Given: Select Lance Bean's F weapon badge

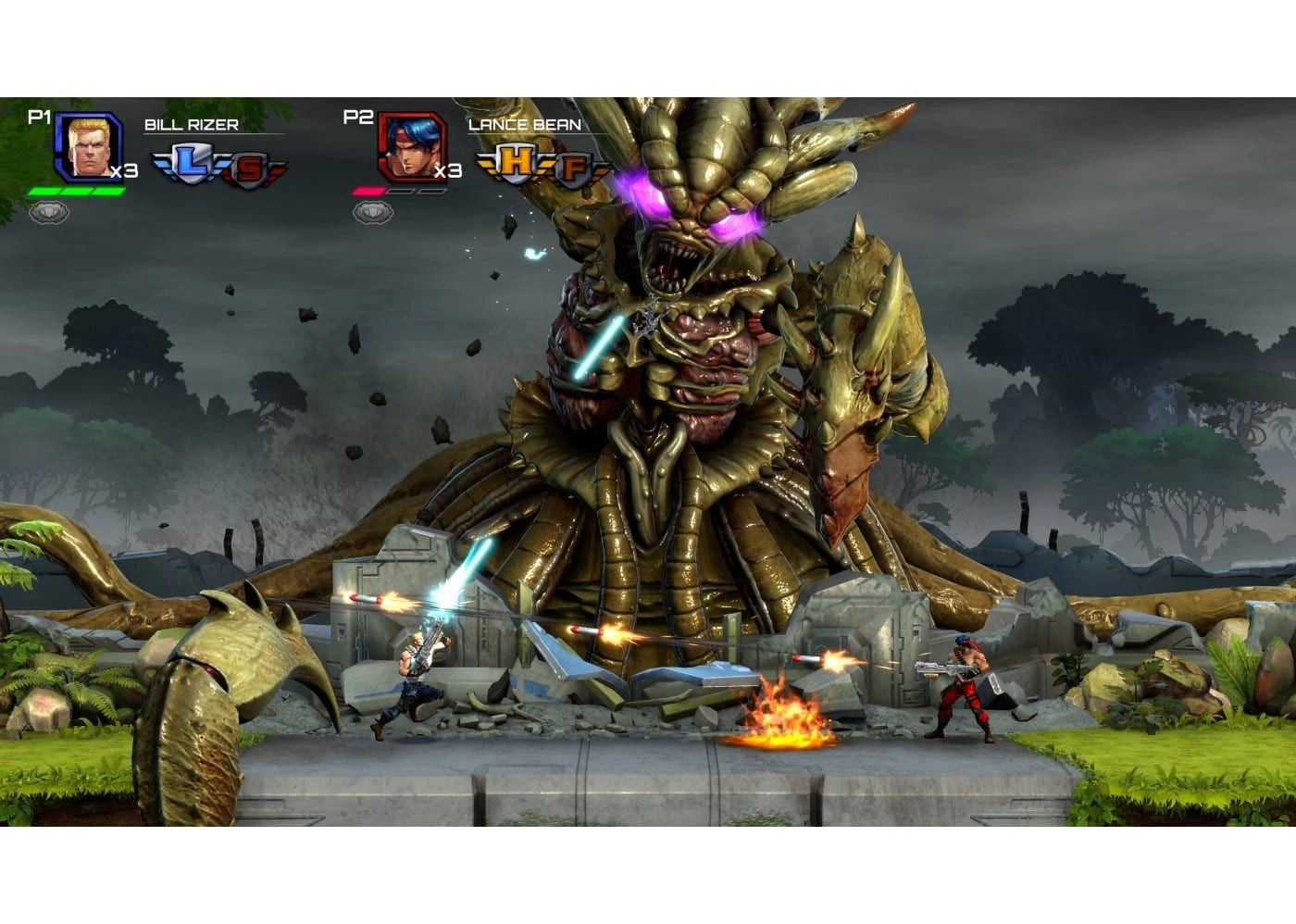Looking at the screenshot, I should coord(576,167).
